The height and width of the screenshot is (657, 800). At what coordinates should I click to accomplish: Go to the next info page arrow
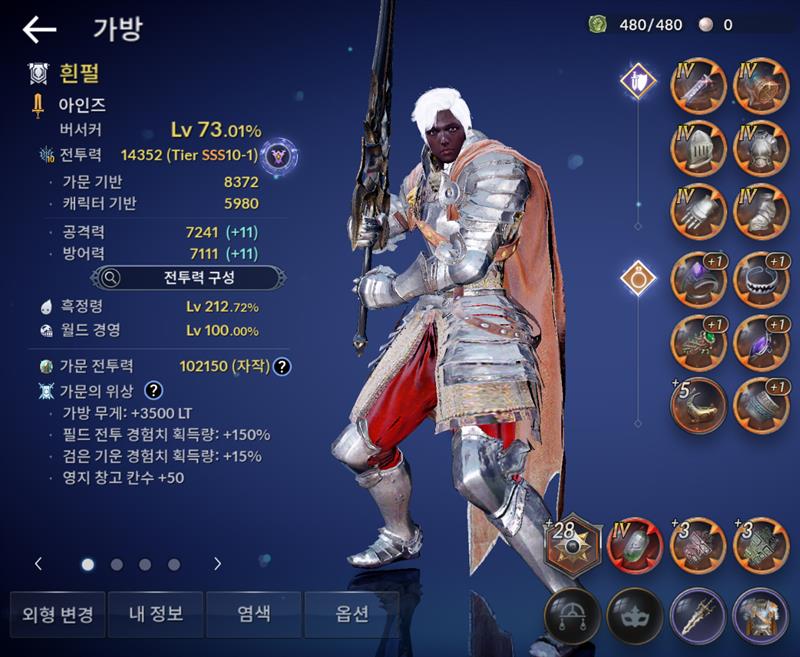click(218, 564)
